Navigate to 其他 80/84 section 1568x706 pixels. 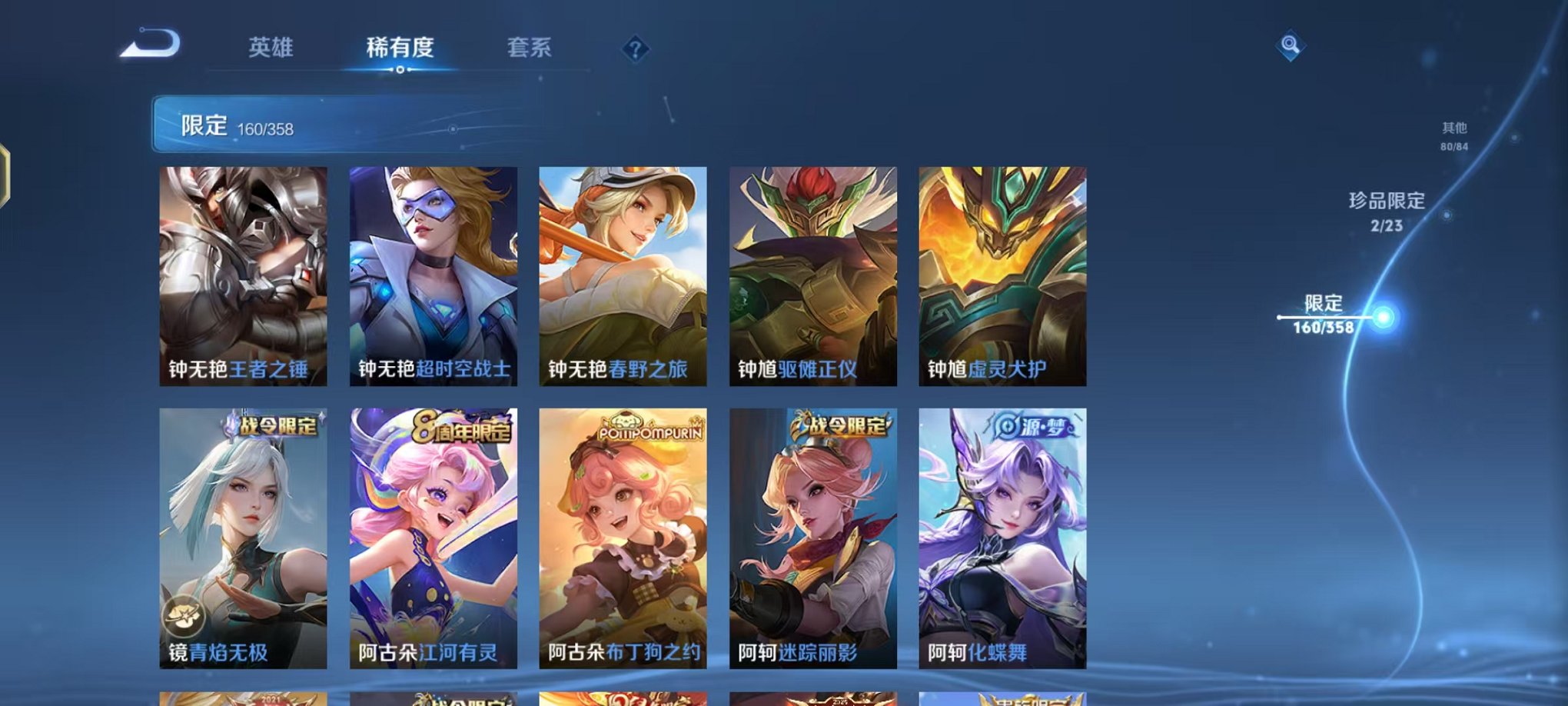[x=1455, y=137]
